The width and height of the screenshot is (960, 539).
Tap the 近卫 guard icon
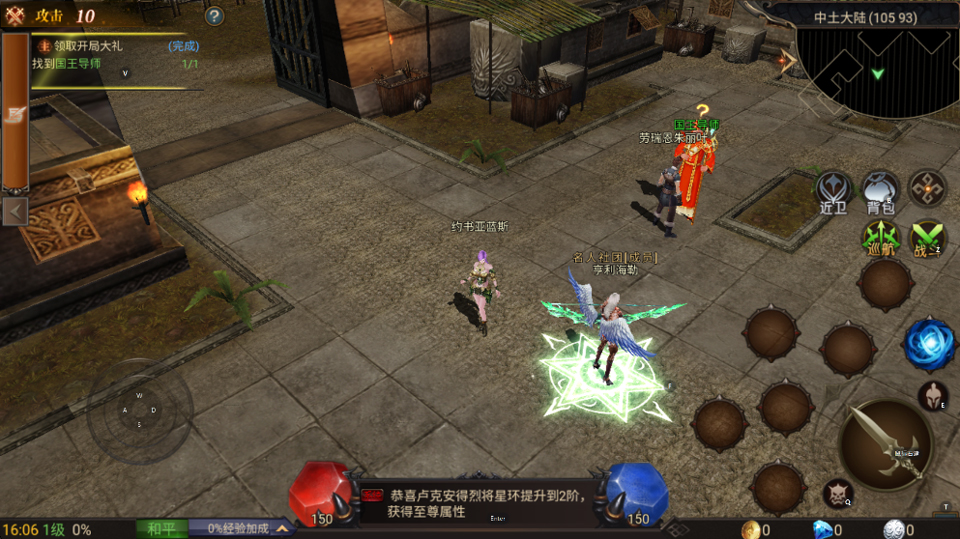click(834, 191)
